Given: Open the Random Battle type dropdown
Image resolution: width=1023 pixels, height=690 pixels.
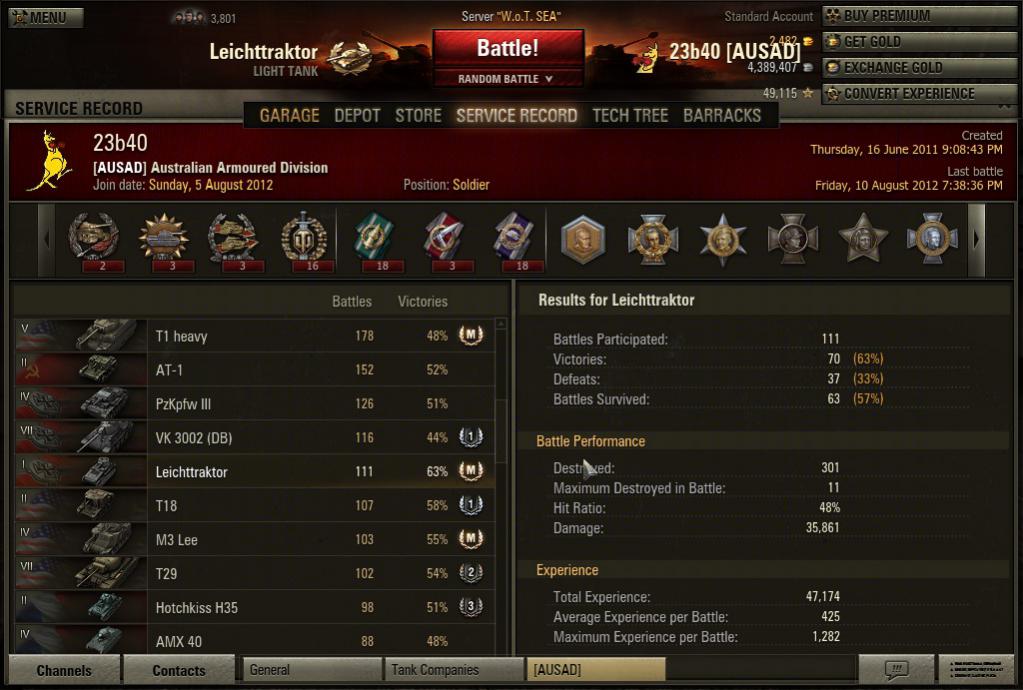Looking at the screenshot, I should tap(507, 79).
